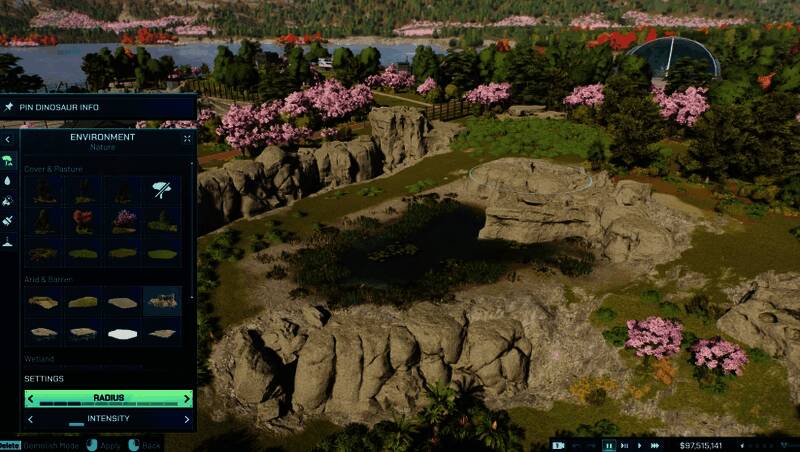Pause the game time
Image resolution: width=800 pixels, height=452 pixels.
click(609, 445)
